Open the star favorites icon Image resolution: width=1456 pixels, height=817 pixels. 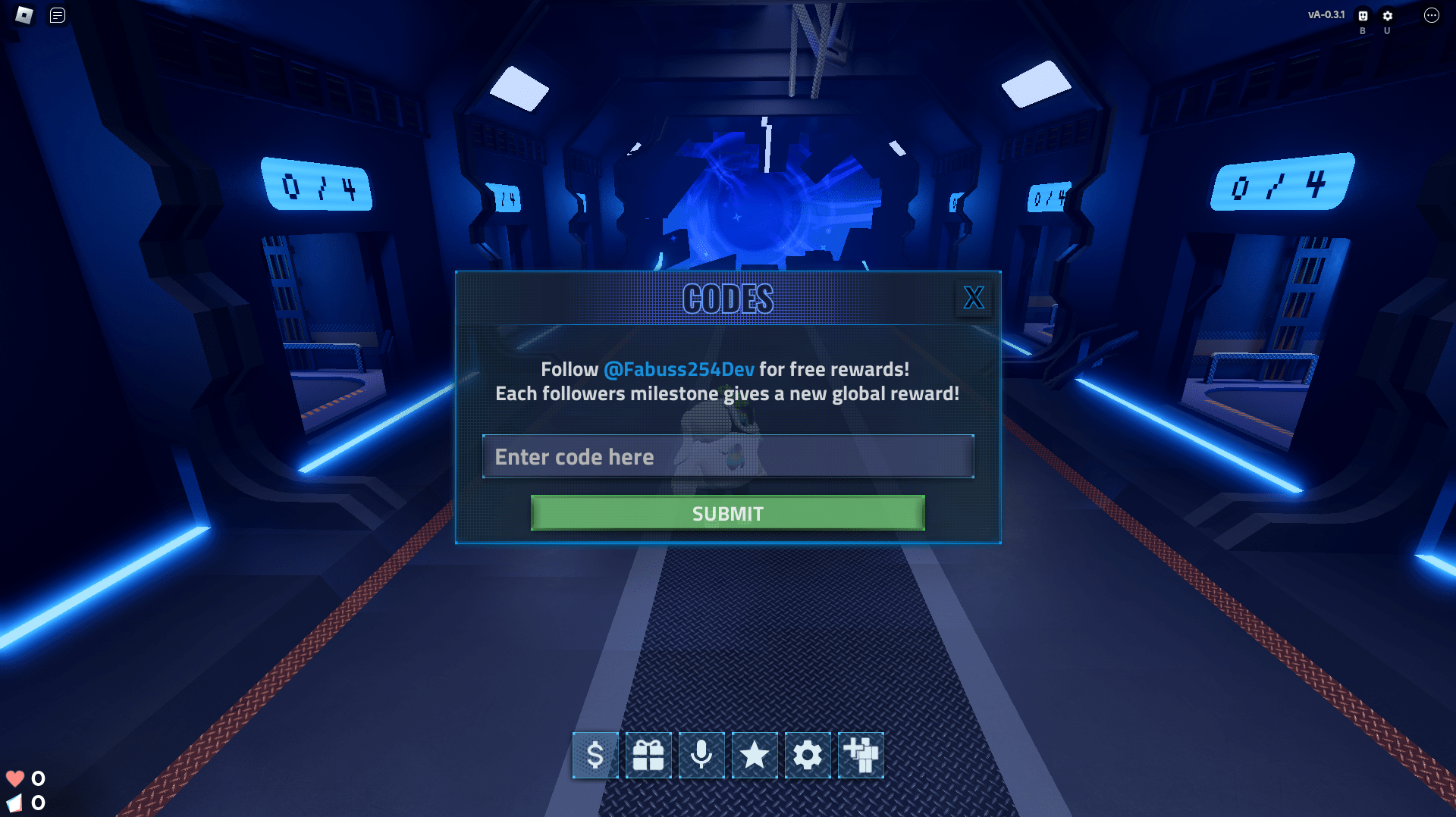pos(754,755)
